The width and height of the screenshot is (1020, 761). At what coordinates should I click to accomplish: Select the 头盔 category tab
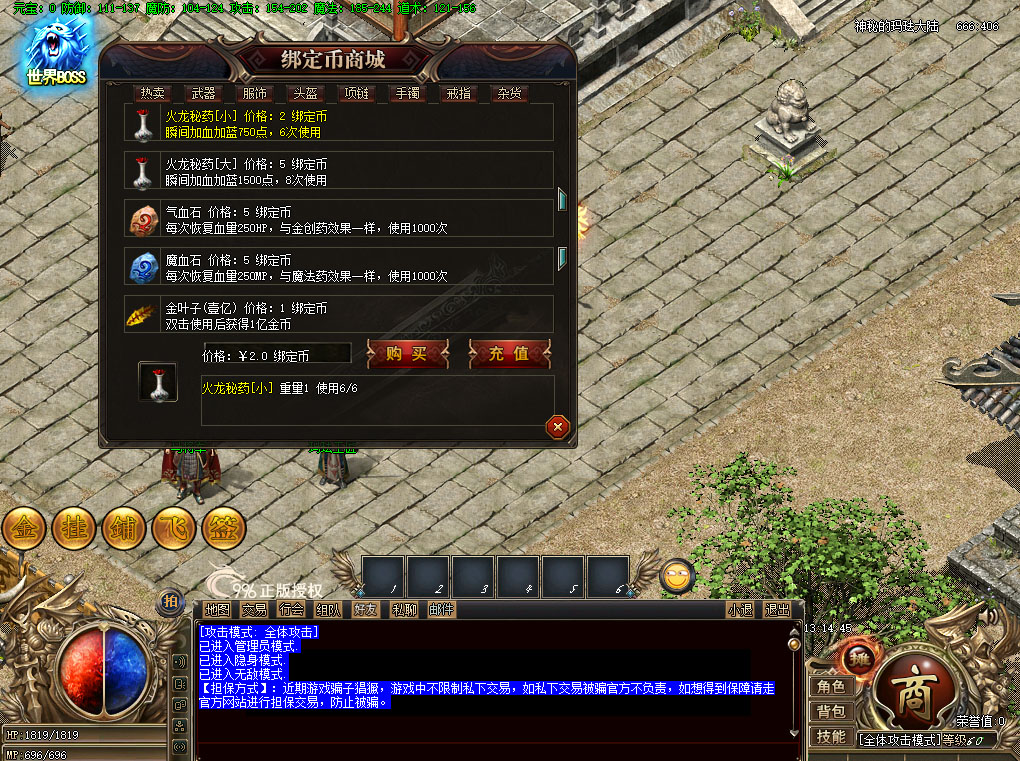[304, 93]
